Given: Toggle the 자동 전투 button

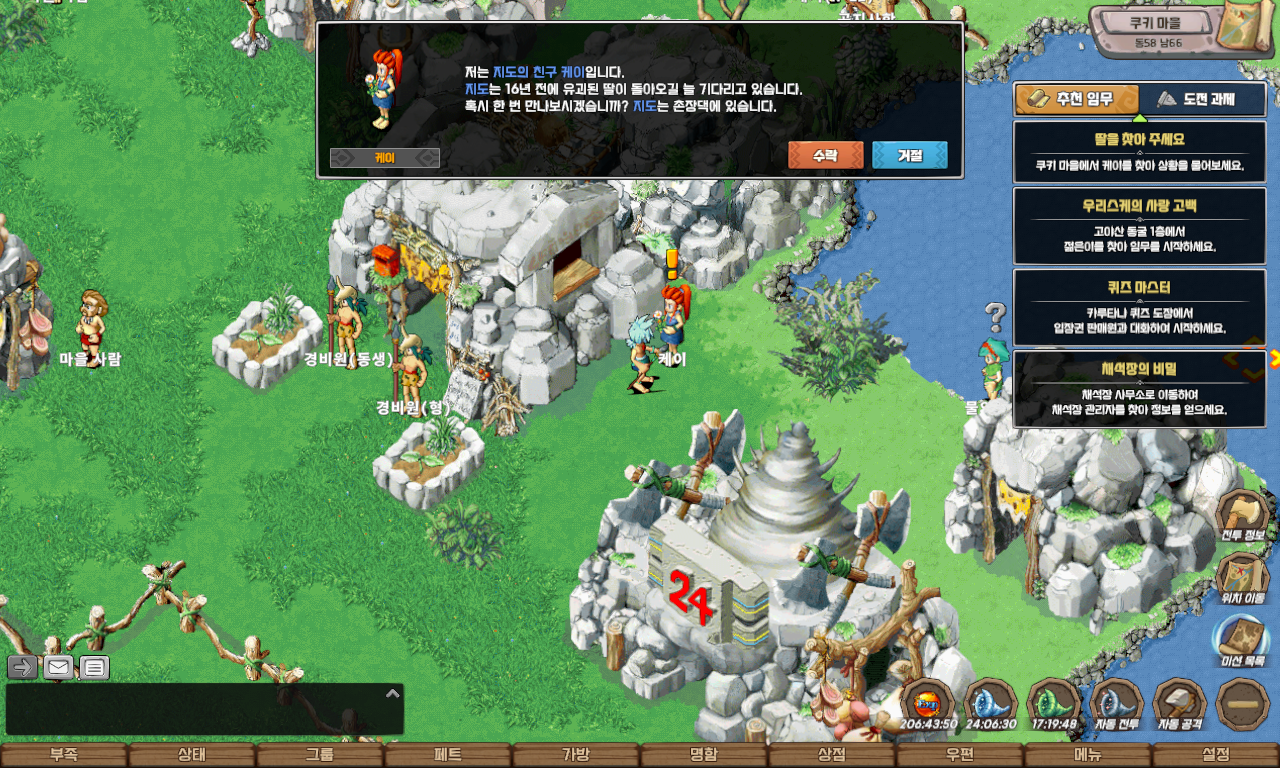Looking at the screenshot, I should click(1116, 705).
